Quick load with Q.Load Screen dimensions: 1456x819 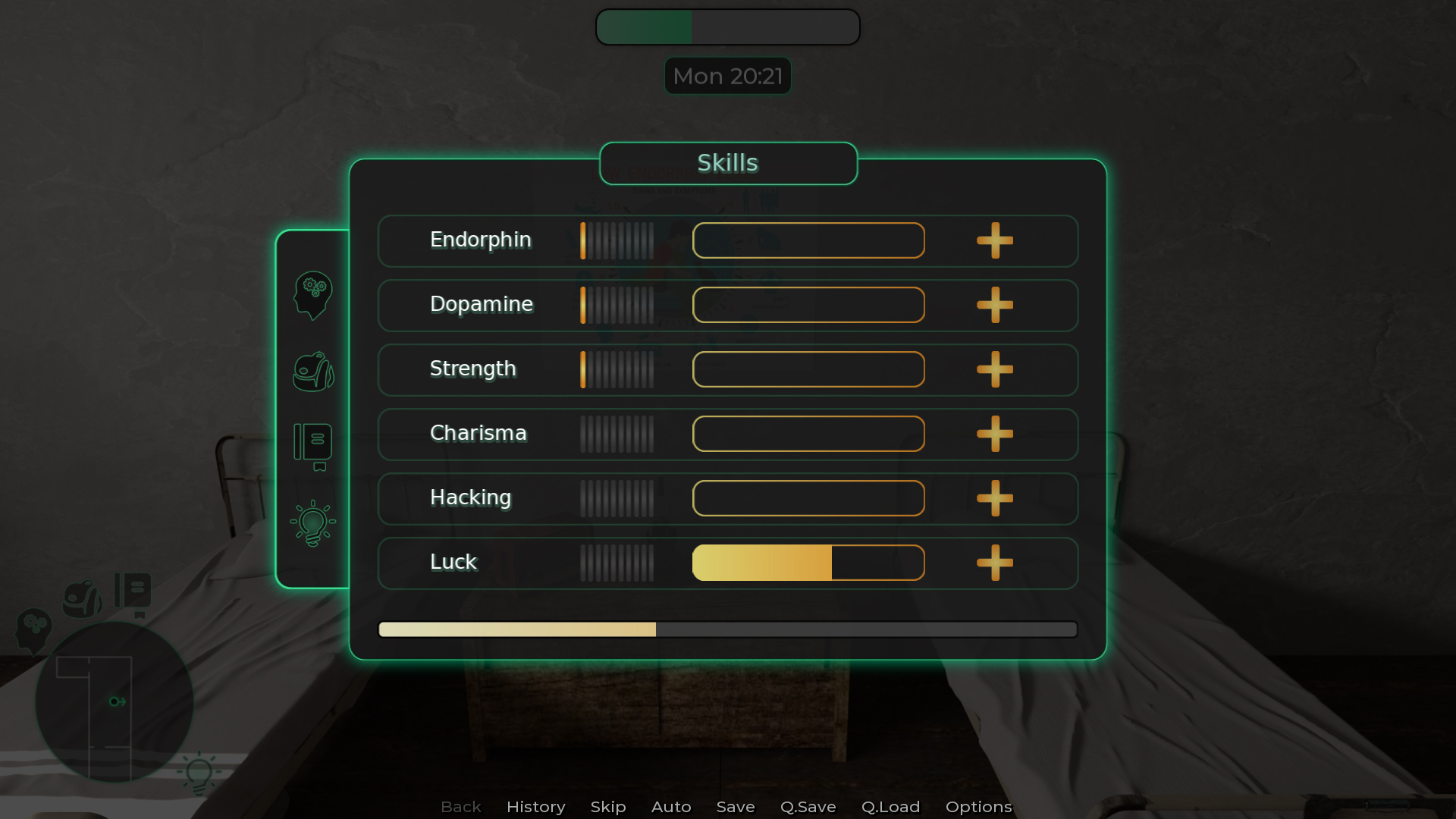coord(890,807)
